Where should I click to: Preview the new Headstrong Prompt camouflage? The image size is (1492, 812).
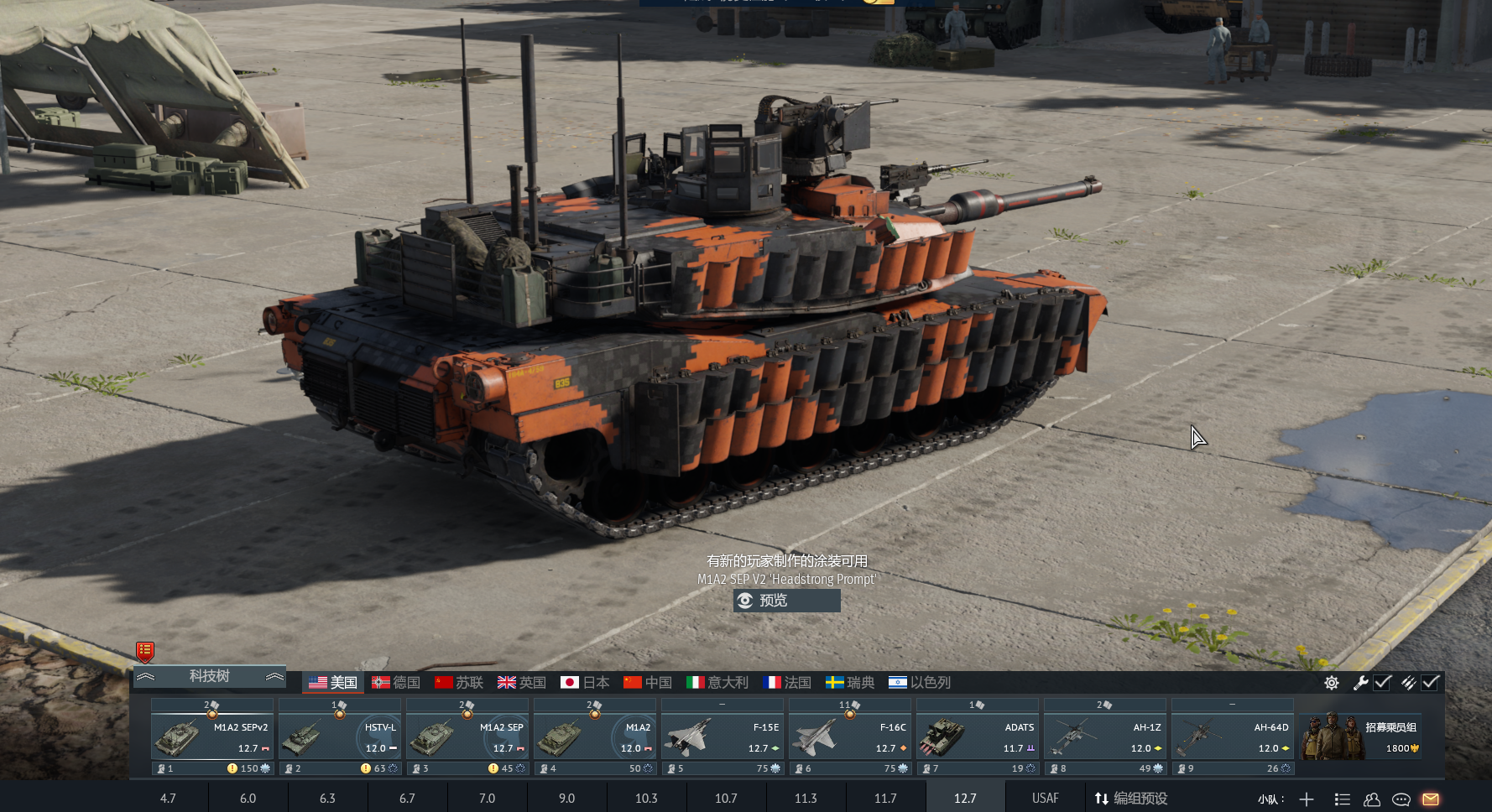tap(786, 601)
